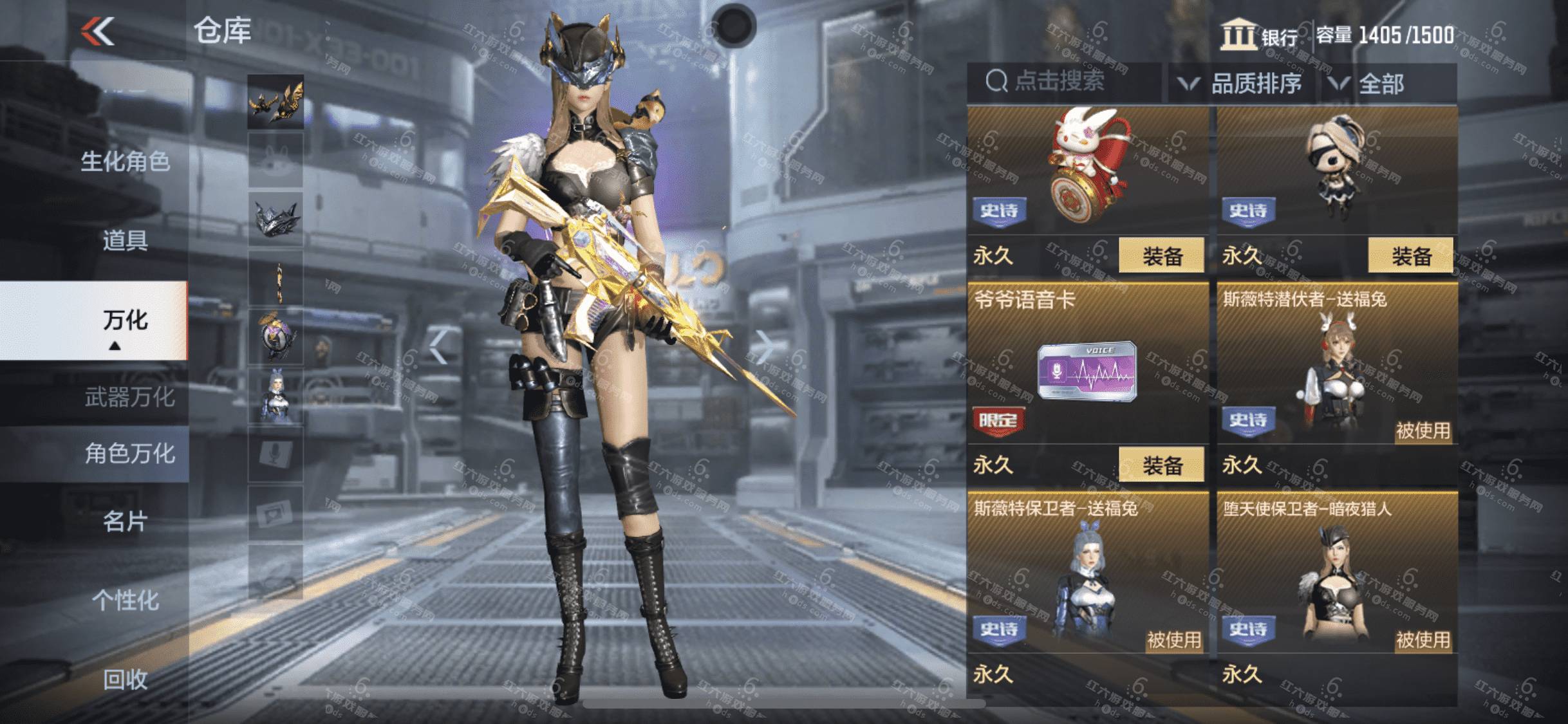Rotate character with the right arrow
Screen dimensions: 1568x724
(x=763, y=348)
